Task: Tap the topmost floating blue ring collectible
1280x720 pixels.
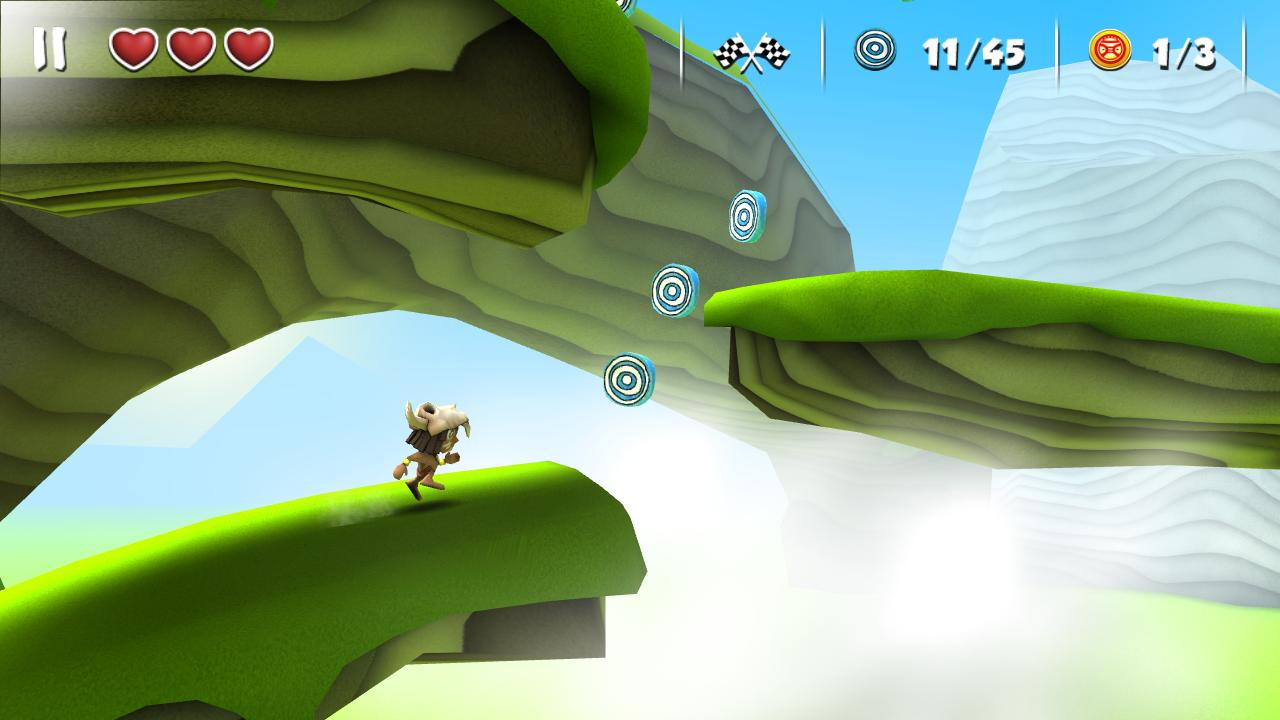Action: click(741, 214)
